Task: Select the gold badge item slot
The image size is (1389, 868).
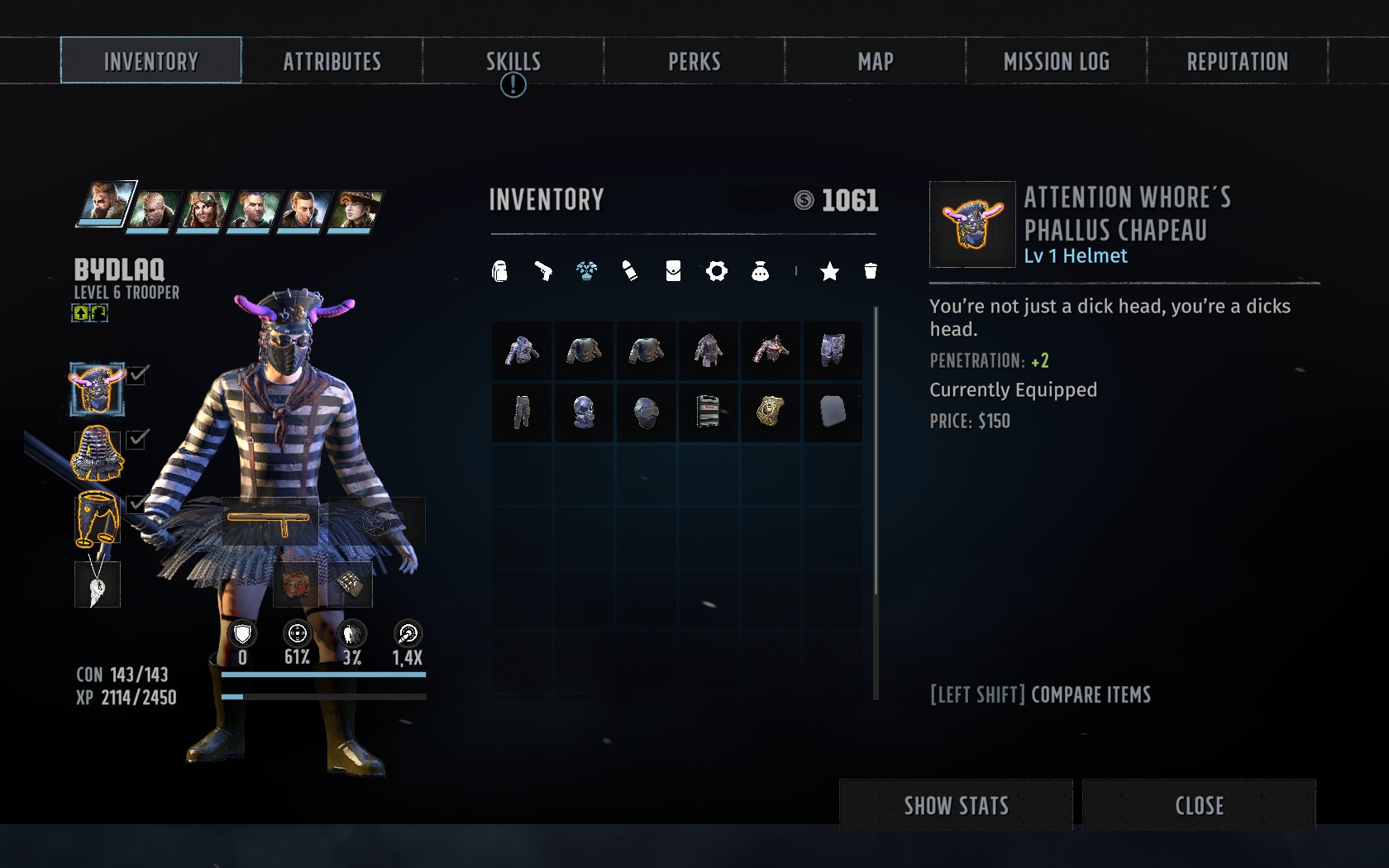Action: (x=770, y=412)
